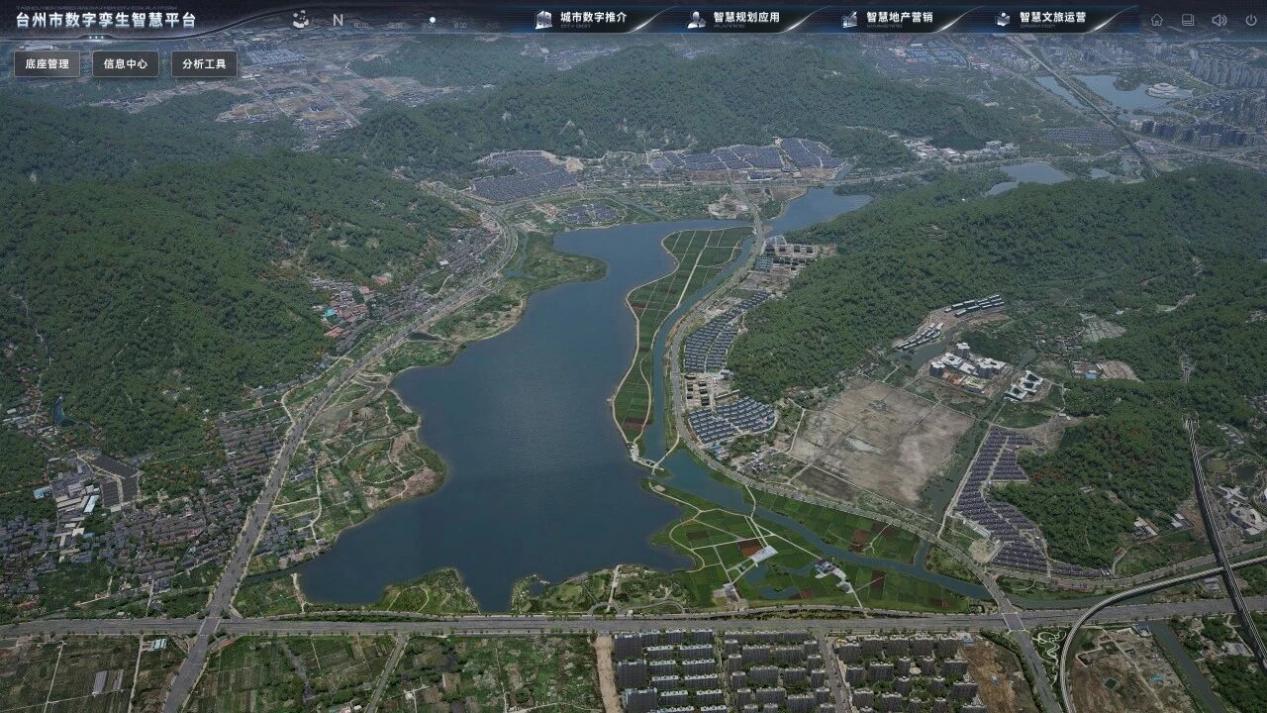Click the home icon
Viewport: 1267px width, 713px height.
point(1157,19)
